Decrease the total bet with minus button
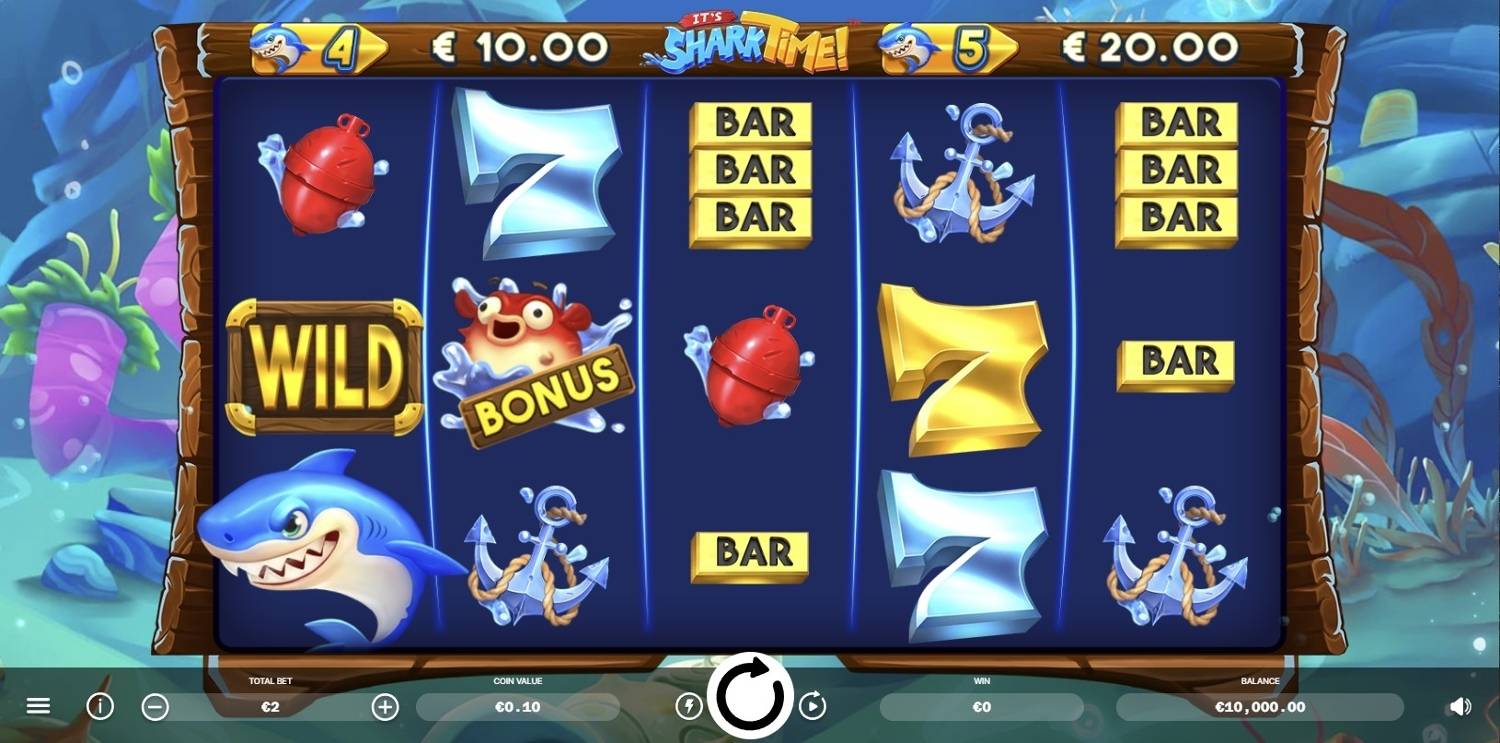1500x743 pixels. point(155,707)
